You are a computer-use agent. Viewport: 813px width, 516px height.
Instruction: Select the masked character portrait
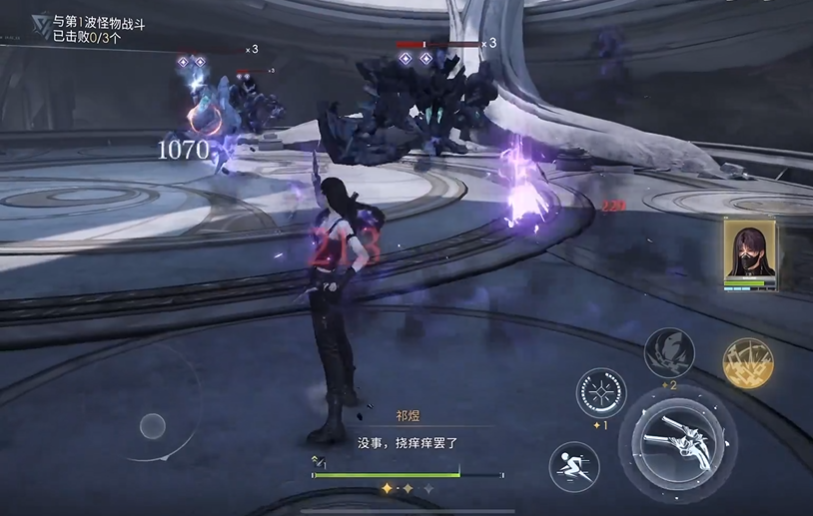(750, 254)
